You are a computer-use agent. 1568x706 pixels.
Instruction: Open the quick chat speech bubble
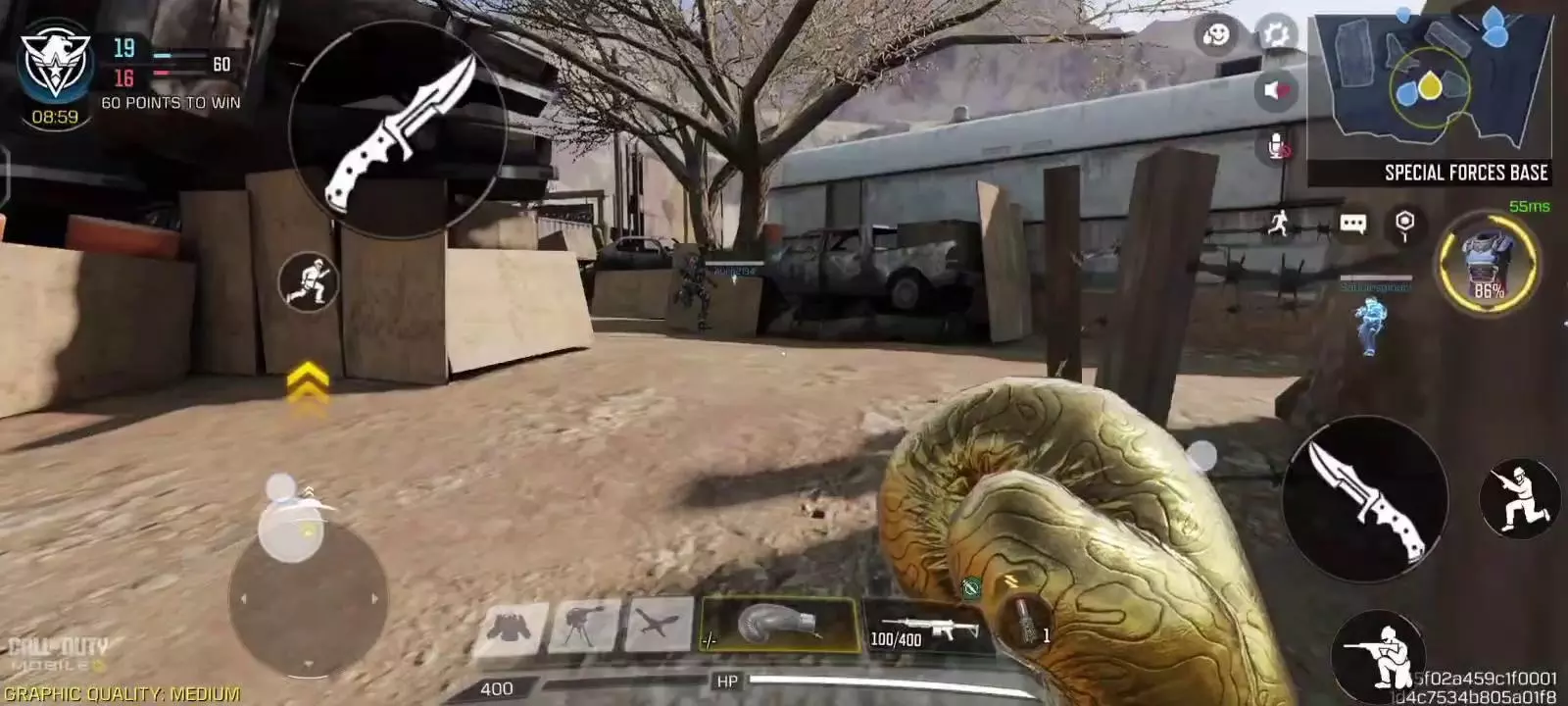1352,225
